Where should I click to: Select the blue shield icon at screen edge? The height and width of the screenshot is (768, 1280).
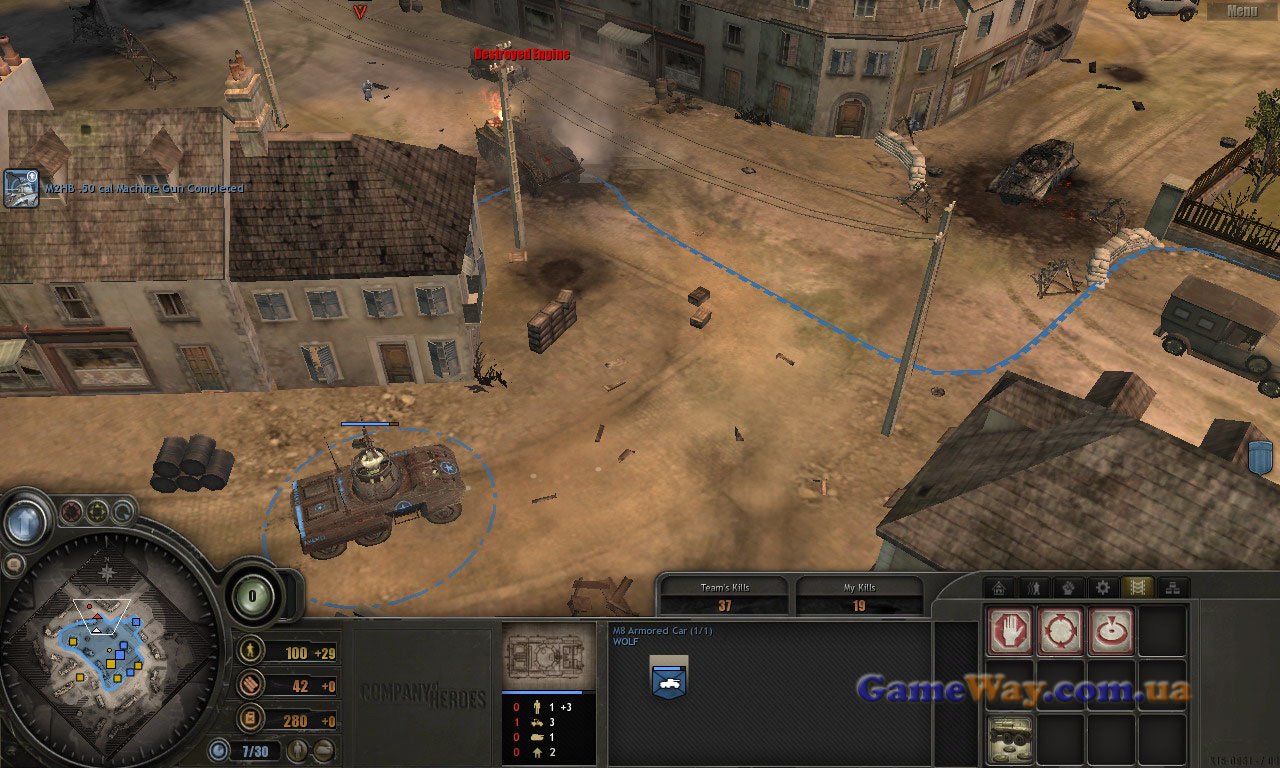tap(1260, 458)
